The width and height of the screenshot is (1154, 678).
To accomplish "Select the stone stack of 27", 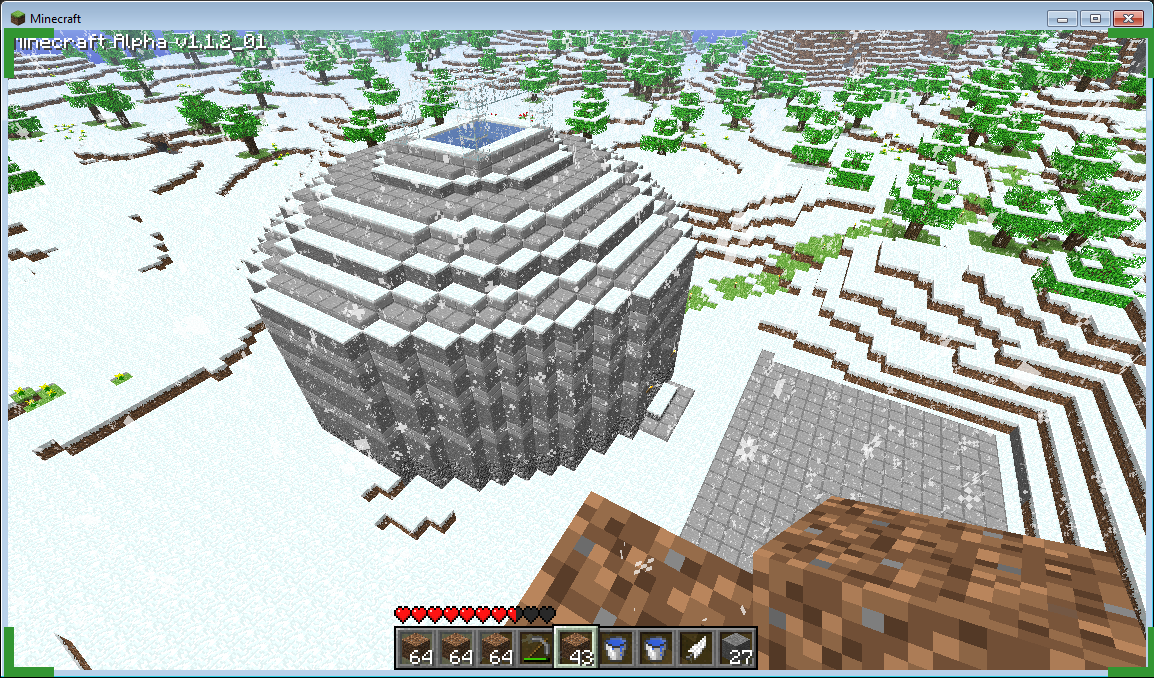I will pos(736,647).
